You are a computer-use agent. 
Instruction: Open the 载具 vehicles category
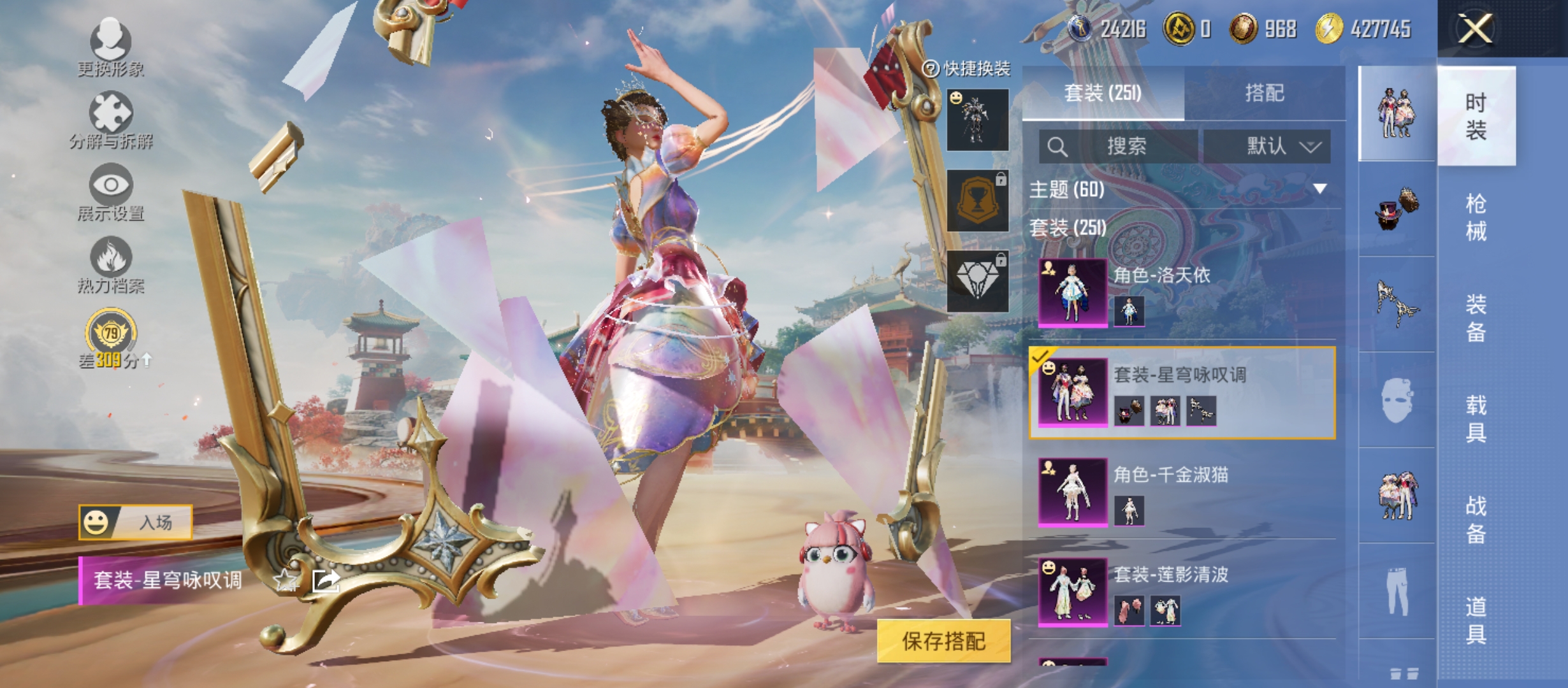click(1476, 419)
